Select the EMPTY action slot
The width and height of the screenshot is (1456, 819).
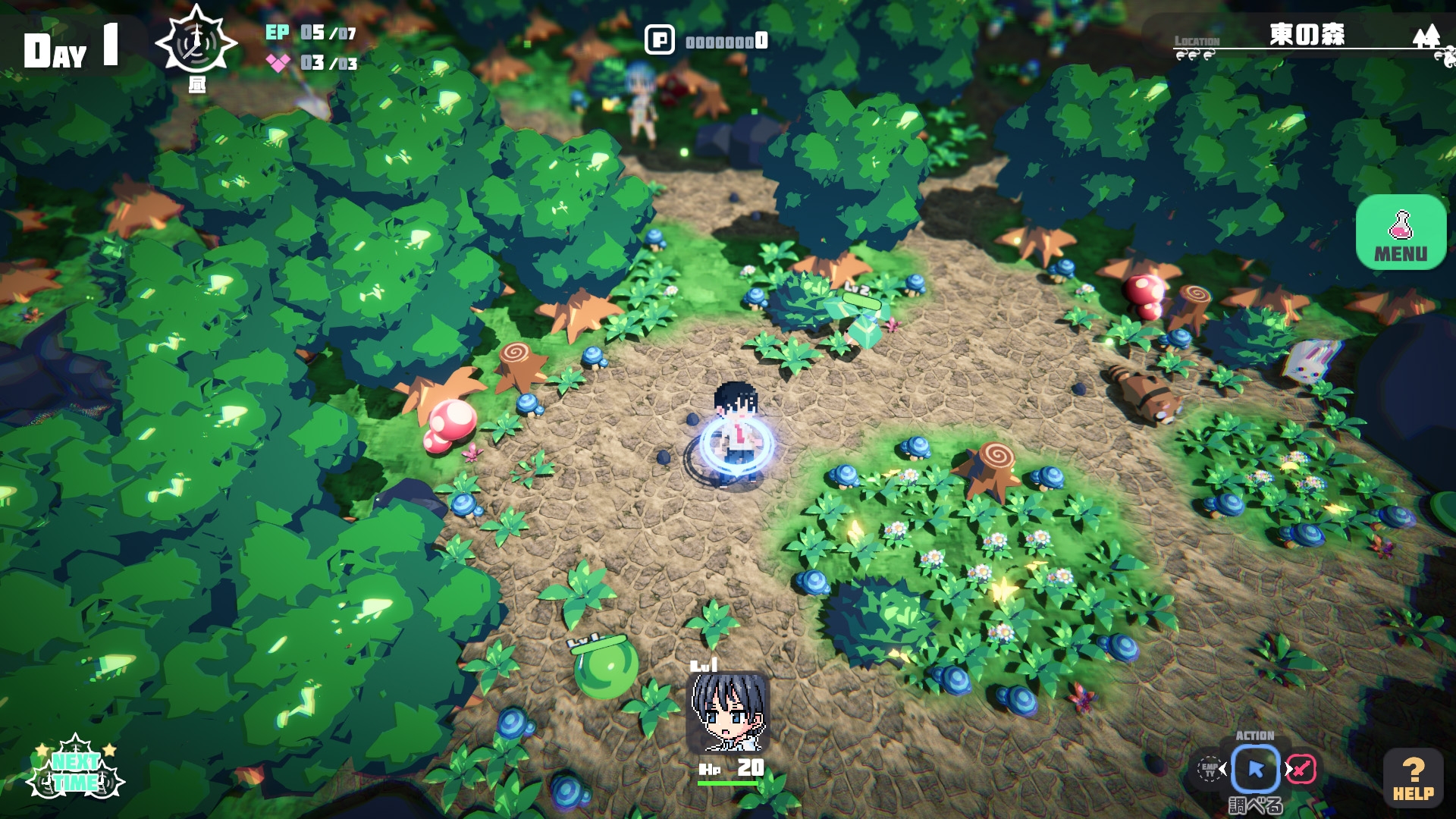[x=1209, y=770]
